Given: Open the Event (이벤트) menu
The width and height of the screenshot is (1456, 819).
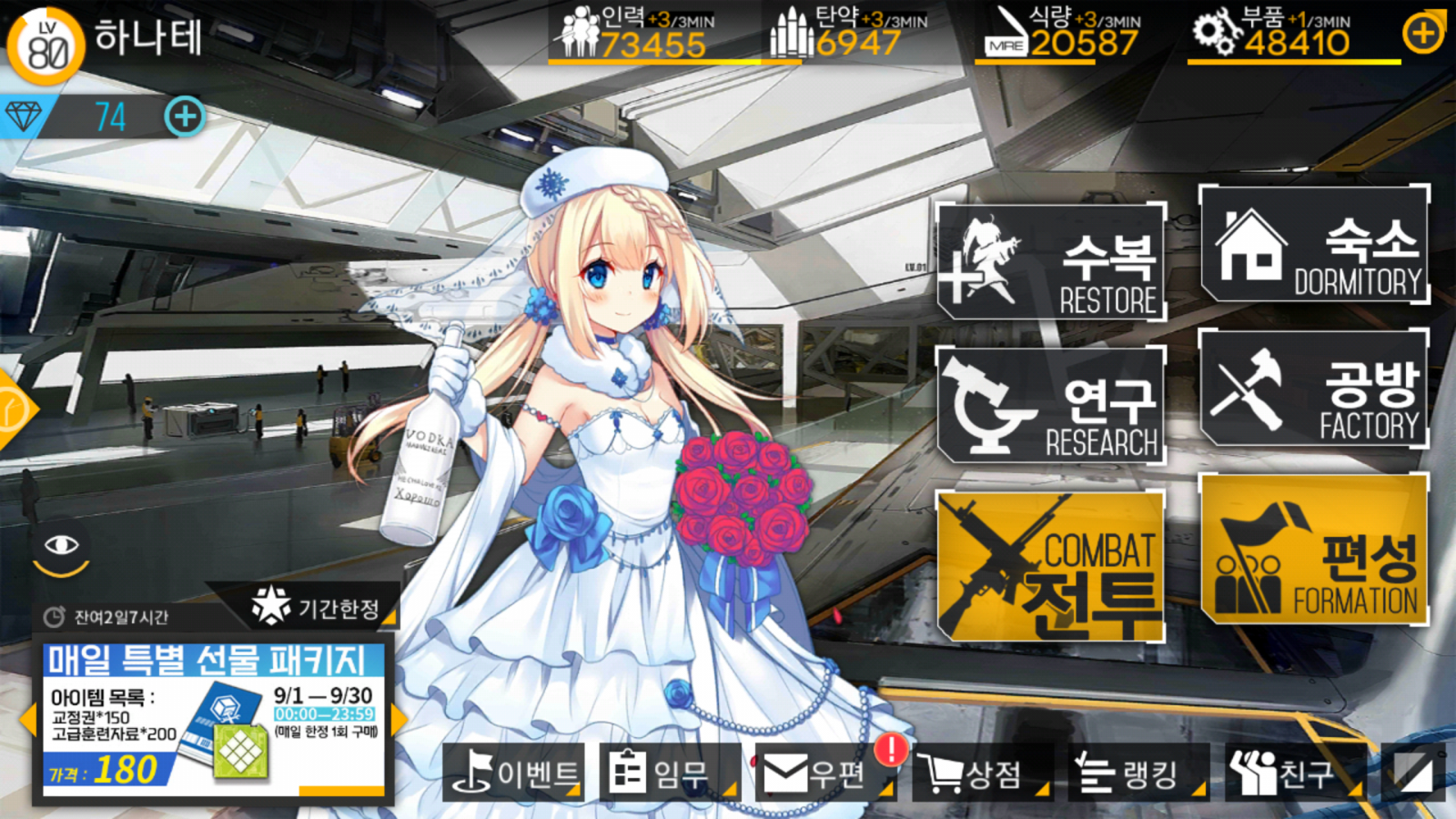Looking at the screenshot, I should click(x=514, y=773).
